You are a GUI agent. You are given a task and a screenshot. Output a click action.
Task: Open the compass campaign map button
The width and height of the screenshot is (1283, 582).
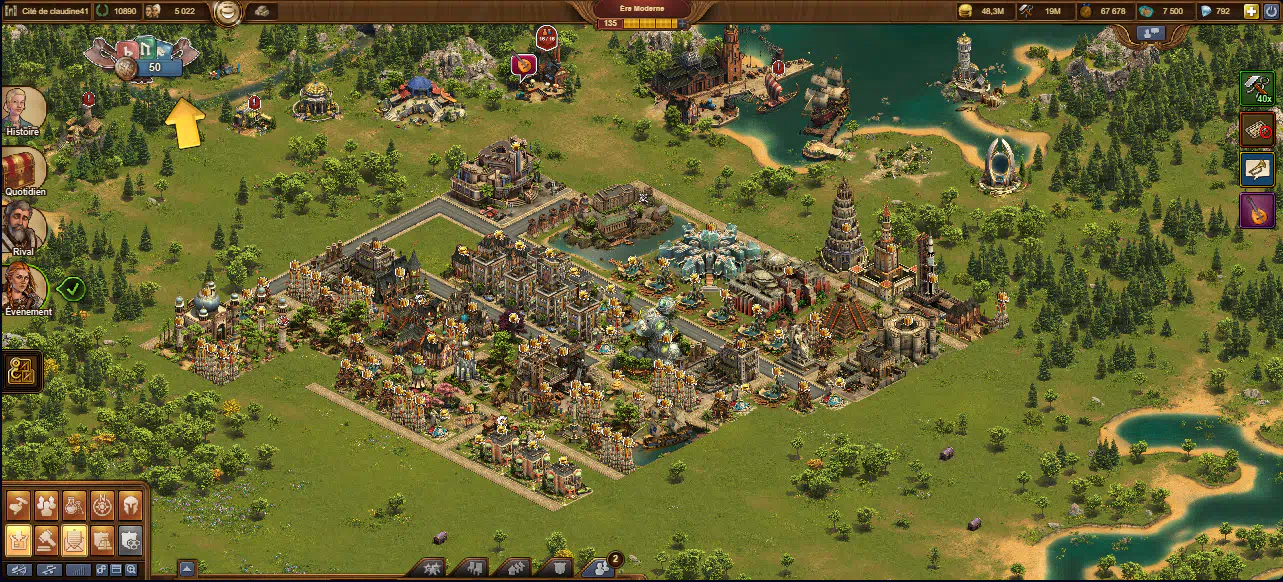click(102, 506)
